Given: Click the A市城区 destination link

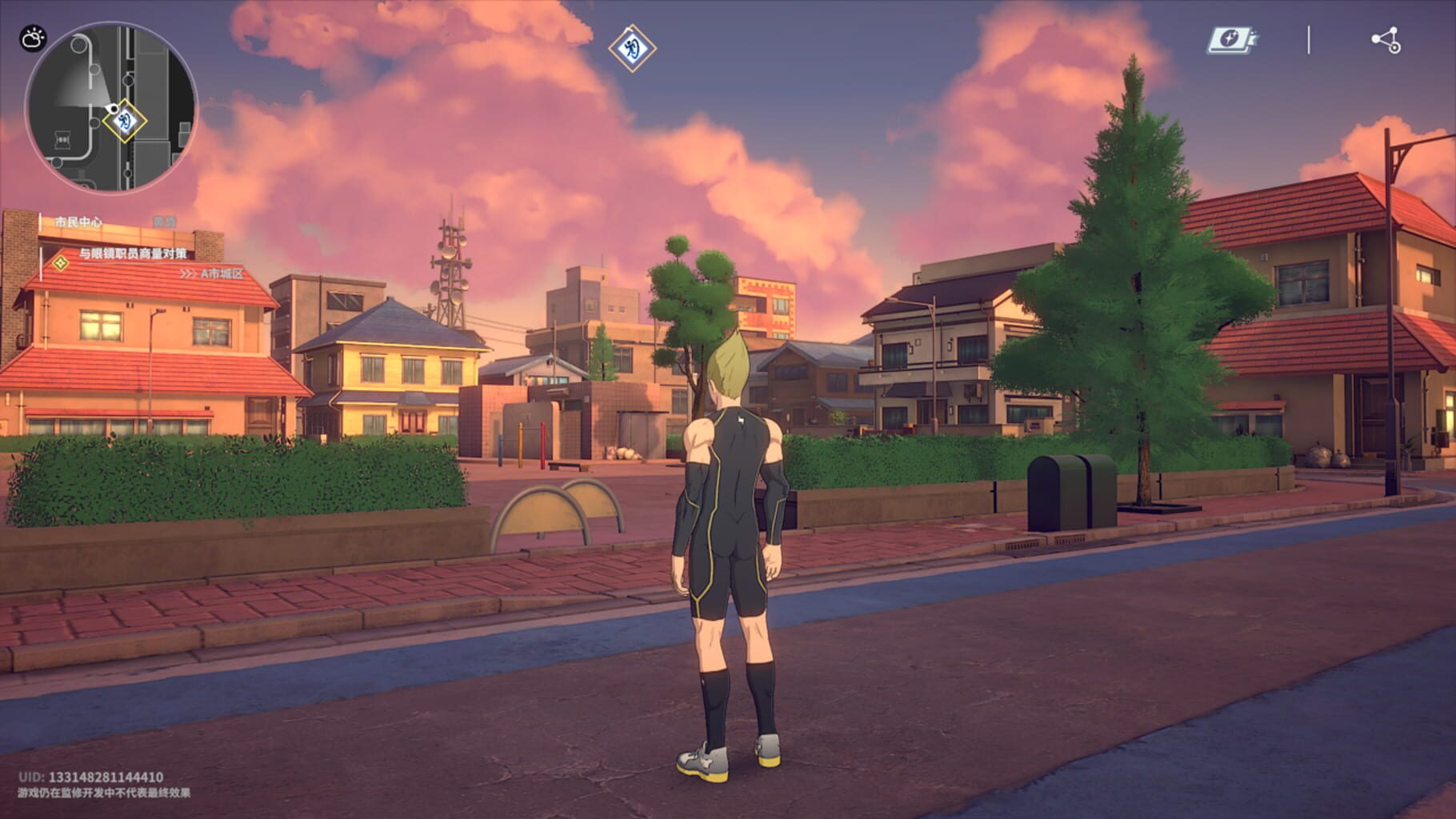Looking at the screenshot, I should 222,274.
